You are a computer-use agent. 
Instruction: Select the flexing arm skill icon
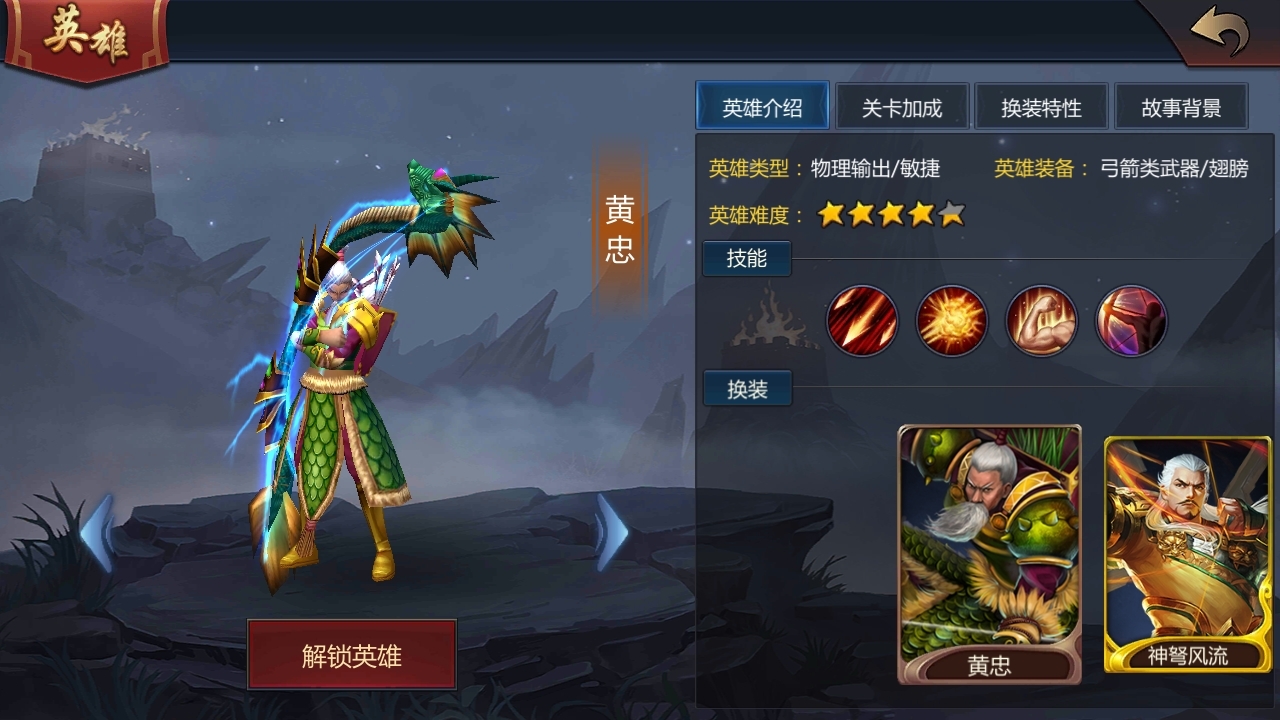tap(1040, 322)
